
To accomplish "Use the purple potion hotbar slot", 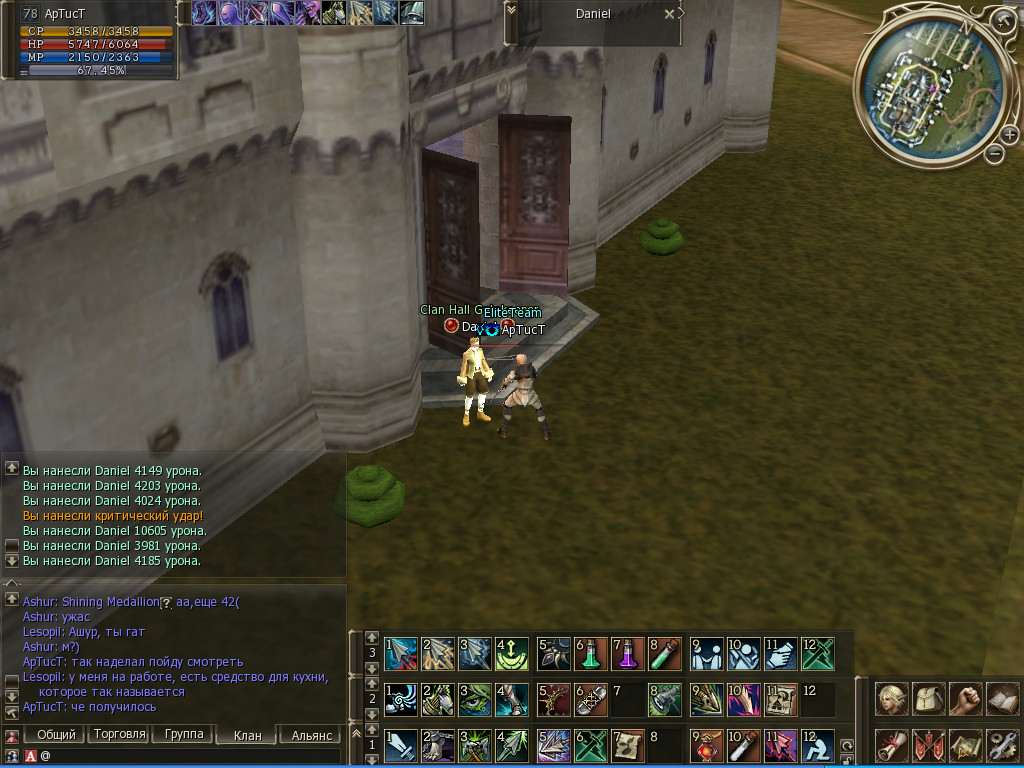I will click(626, 654).
